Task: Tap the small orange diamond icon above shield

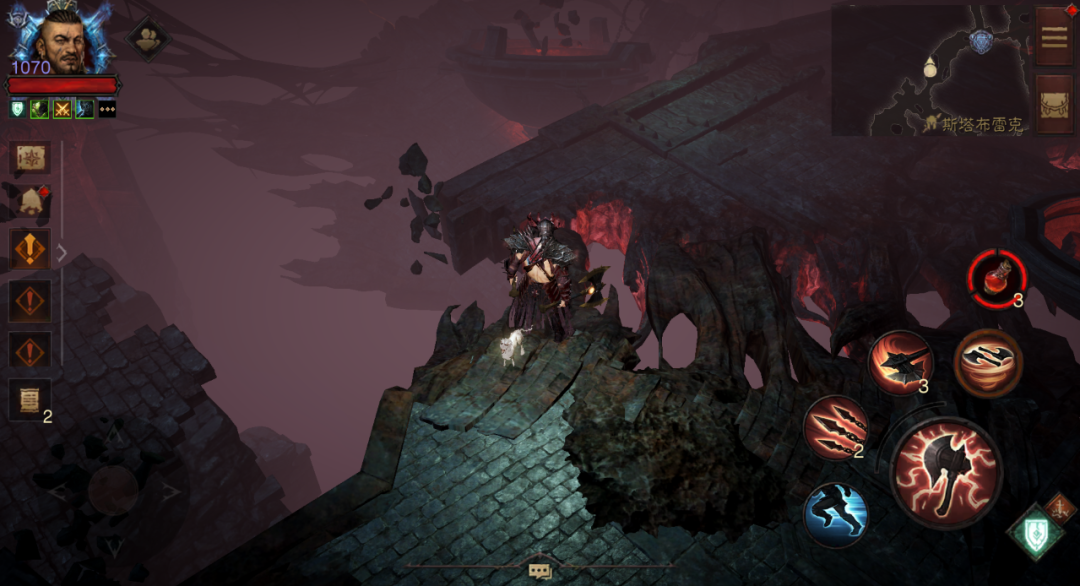Action: (1059, 505)
